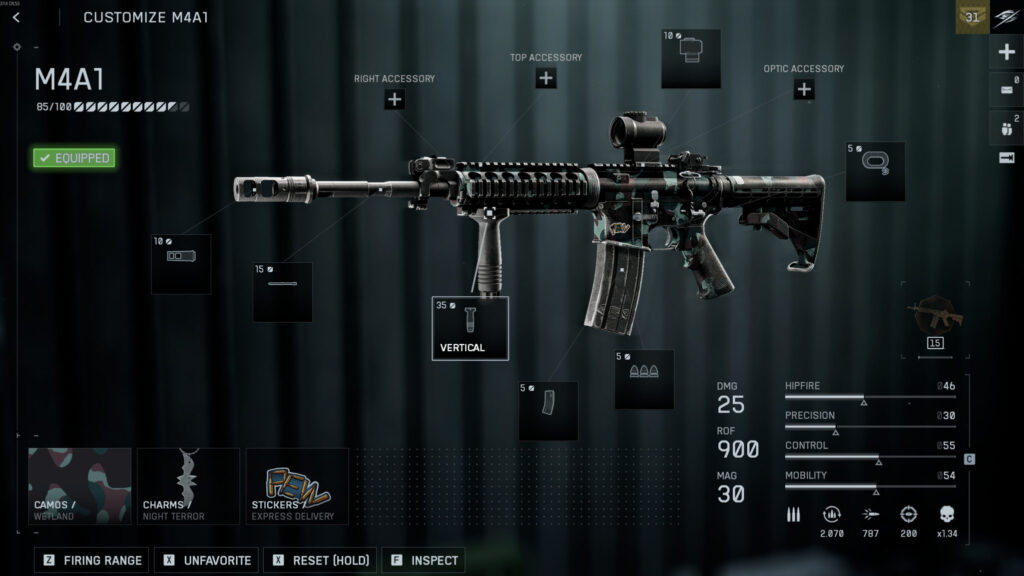This screenshot has width=1024, height=576.
Task: Add a right accessory attachment
Action: coord(394,98)
